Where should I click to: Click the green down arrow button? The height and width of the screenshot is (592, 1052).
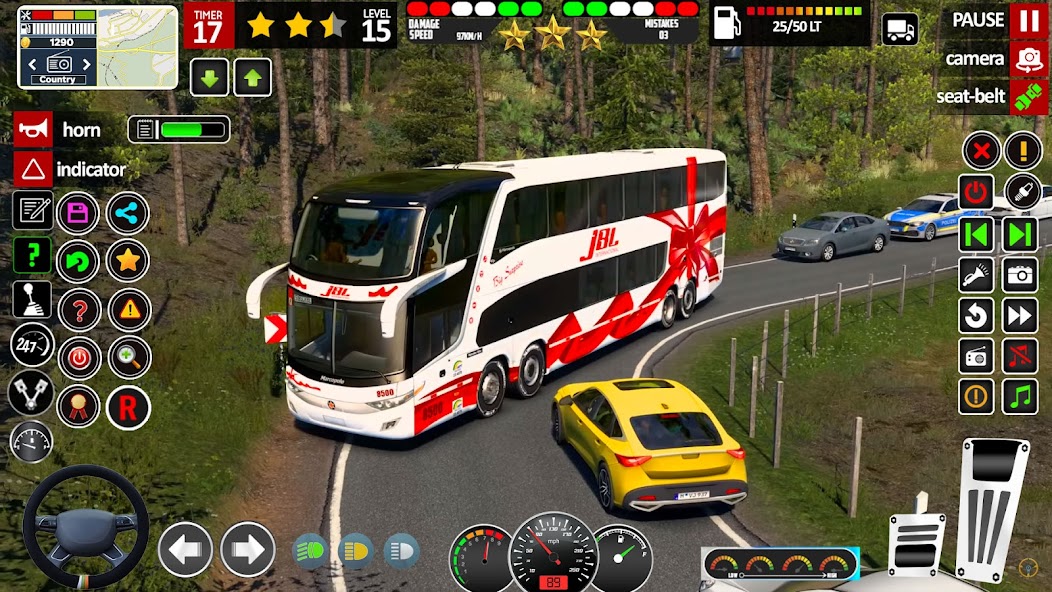click(x=210, y=77)
